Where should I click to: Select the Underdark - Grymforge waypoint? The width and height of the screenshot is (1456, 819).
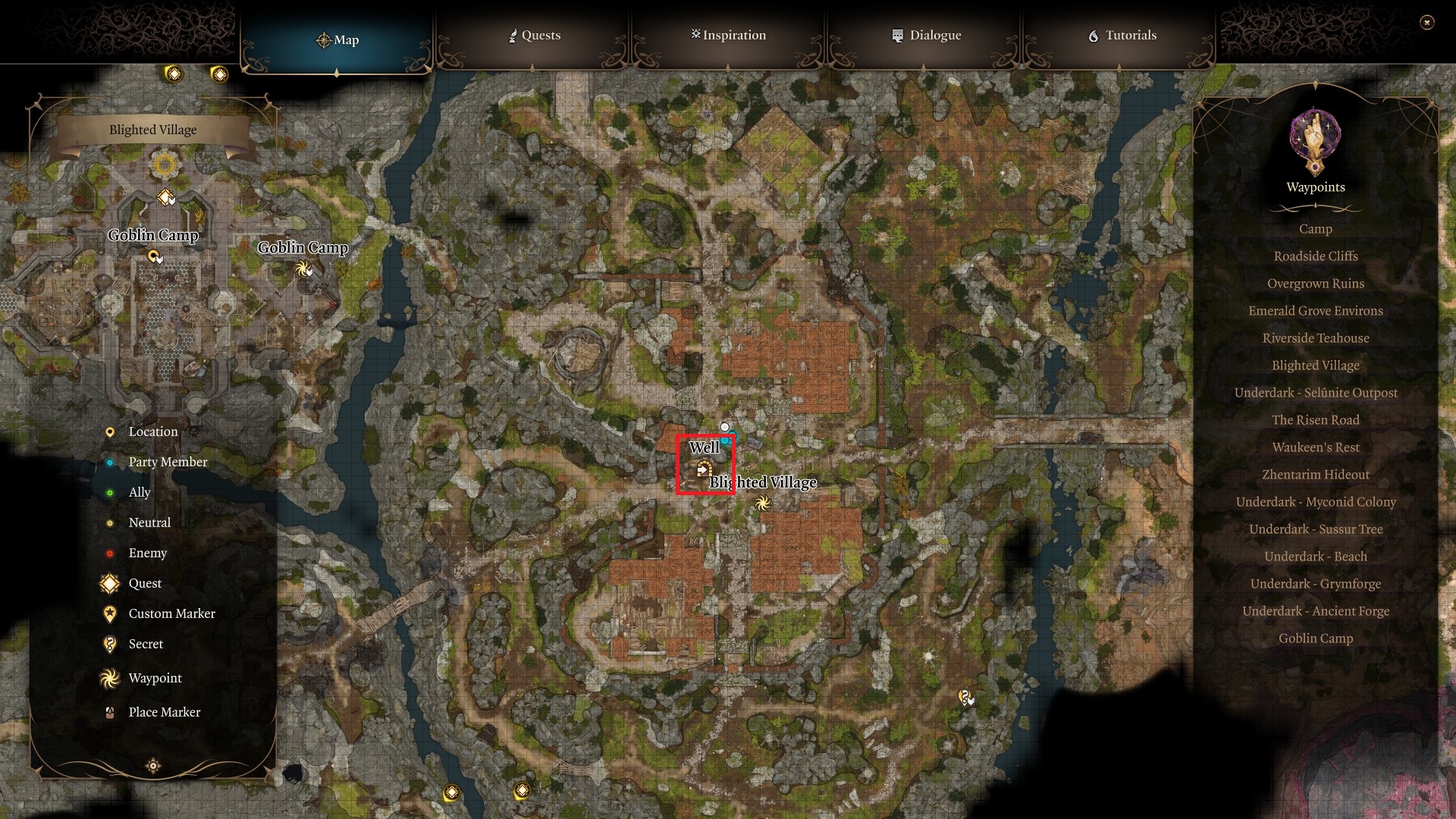coord(1315,584)
